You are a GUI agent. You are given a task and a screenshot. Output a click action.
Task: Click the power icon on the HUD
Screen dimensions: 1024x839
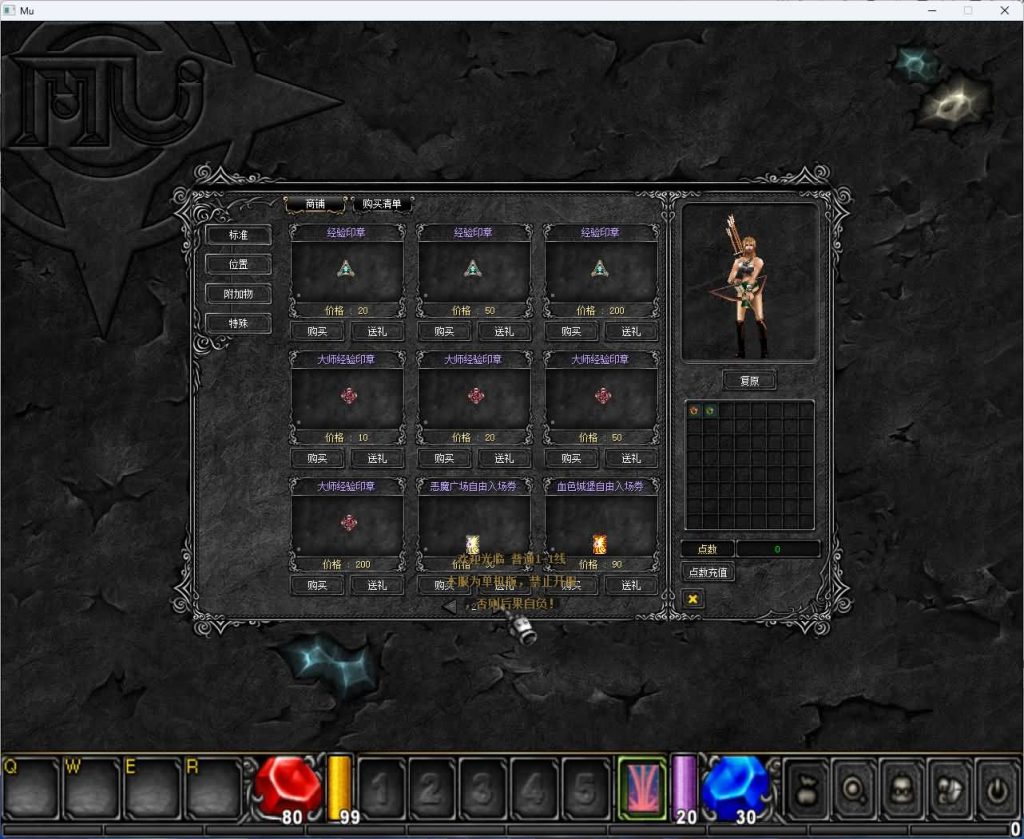999,788
